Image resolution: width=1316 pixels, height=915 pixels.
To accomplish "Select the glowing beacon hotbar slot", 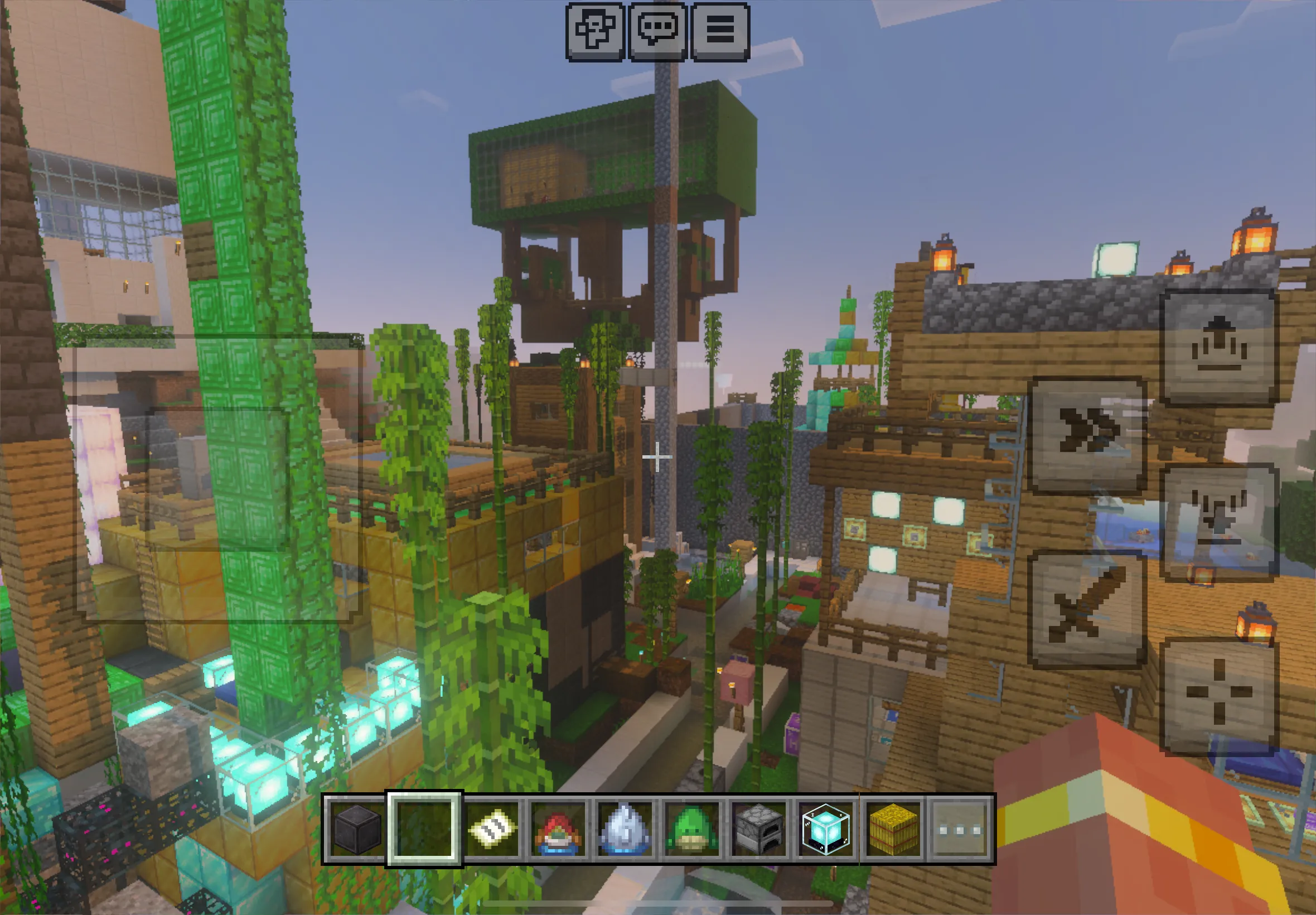I will click(826, 829).
